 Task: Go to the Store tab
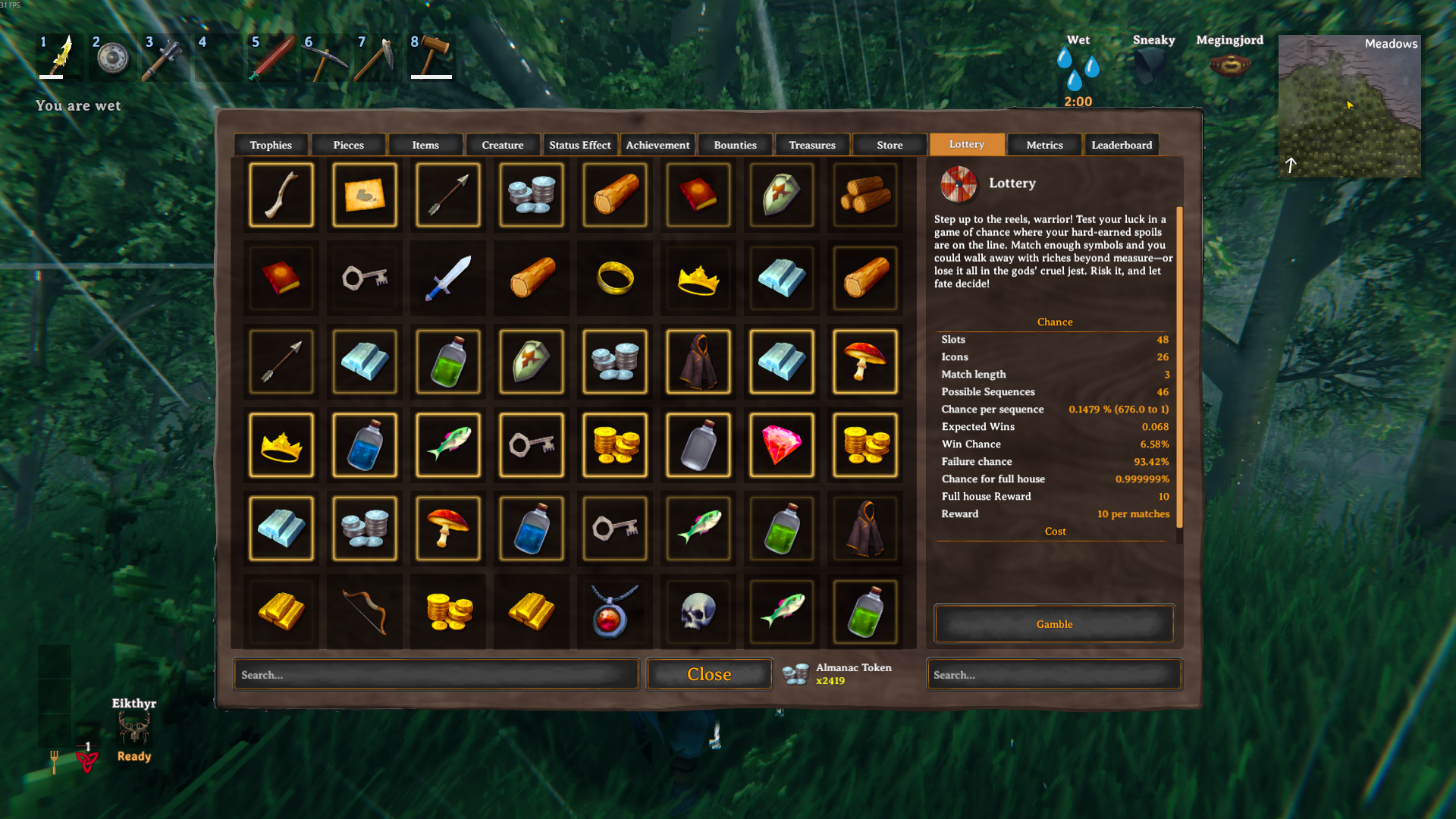pos(890,145)
